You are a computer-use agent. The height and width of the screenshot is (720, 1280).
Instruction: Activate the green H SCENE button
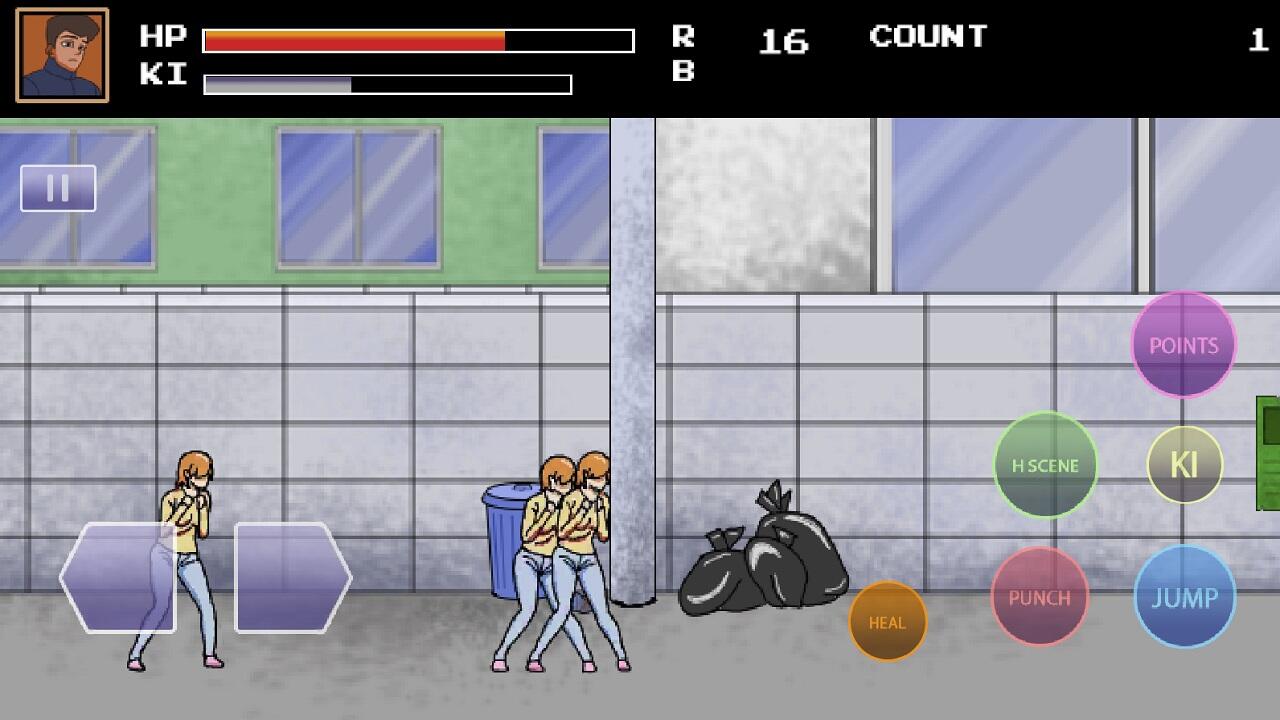coord(1045,465)
